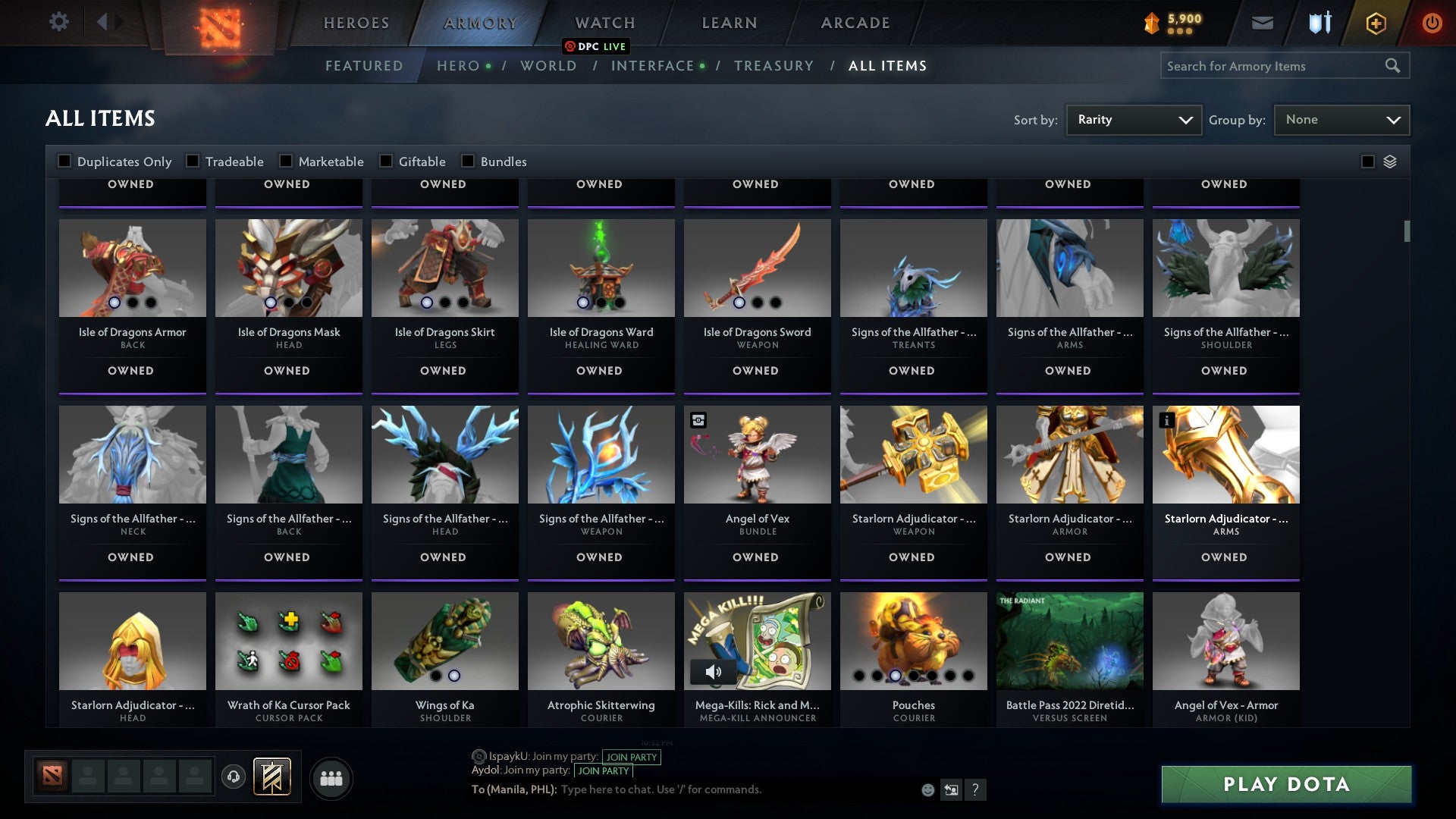Switch to the TREASURY tab

[774, 66]
